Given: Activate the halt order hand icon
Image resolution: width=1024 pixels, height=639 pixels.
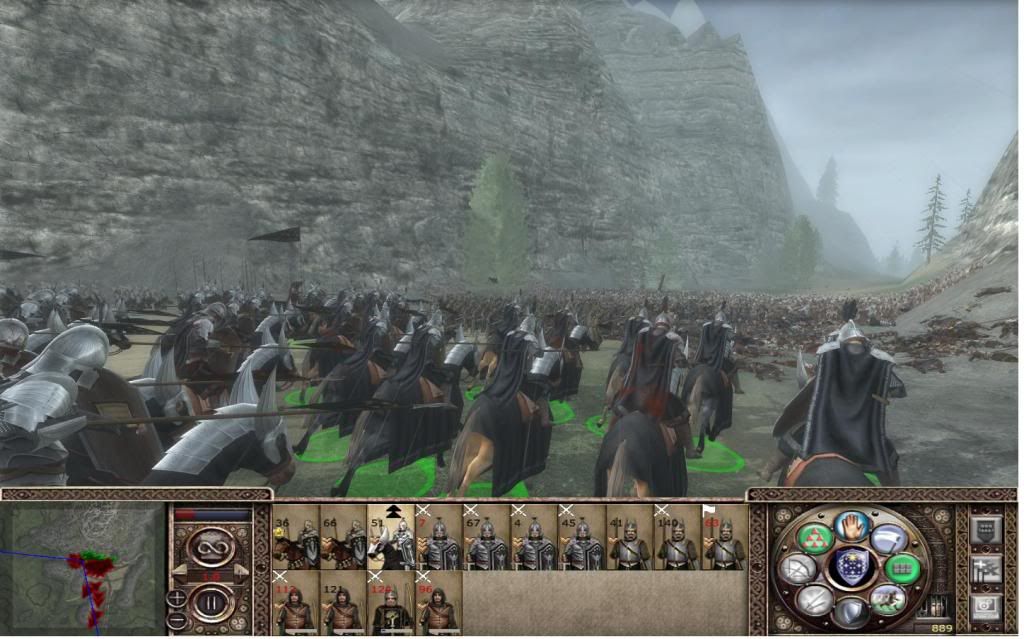Looking at the screenshot, I should click(853, 526).
